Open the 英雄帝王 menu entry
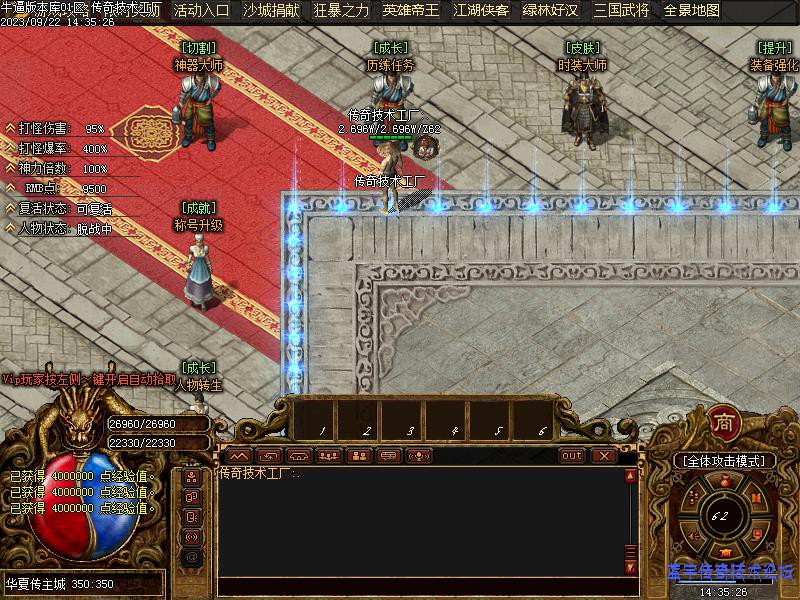 pyautogui.click(x=410, y=11)
